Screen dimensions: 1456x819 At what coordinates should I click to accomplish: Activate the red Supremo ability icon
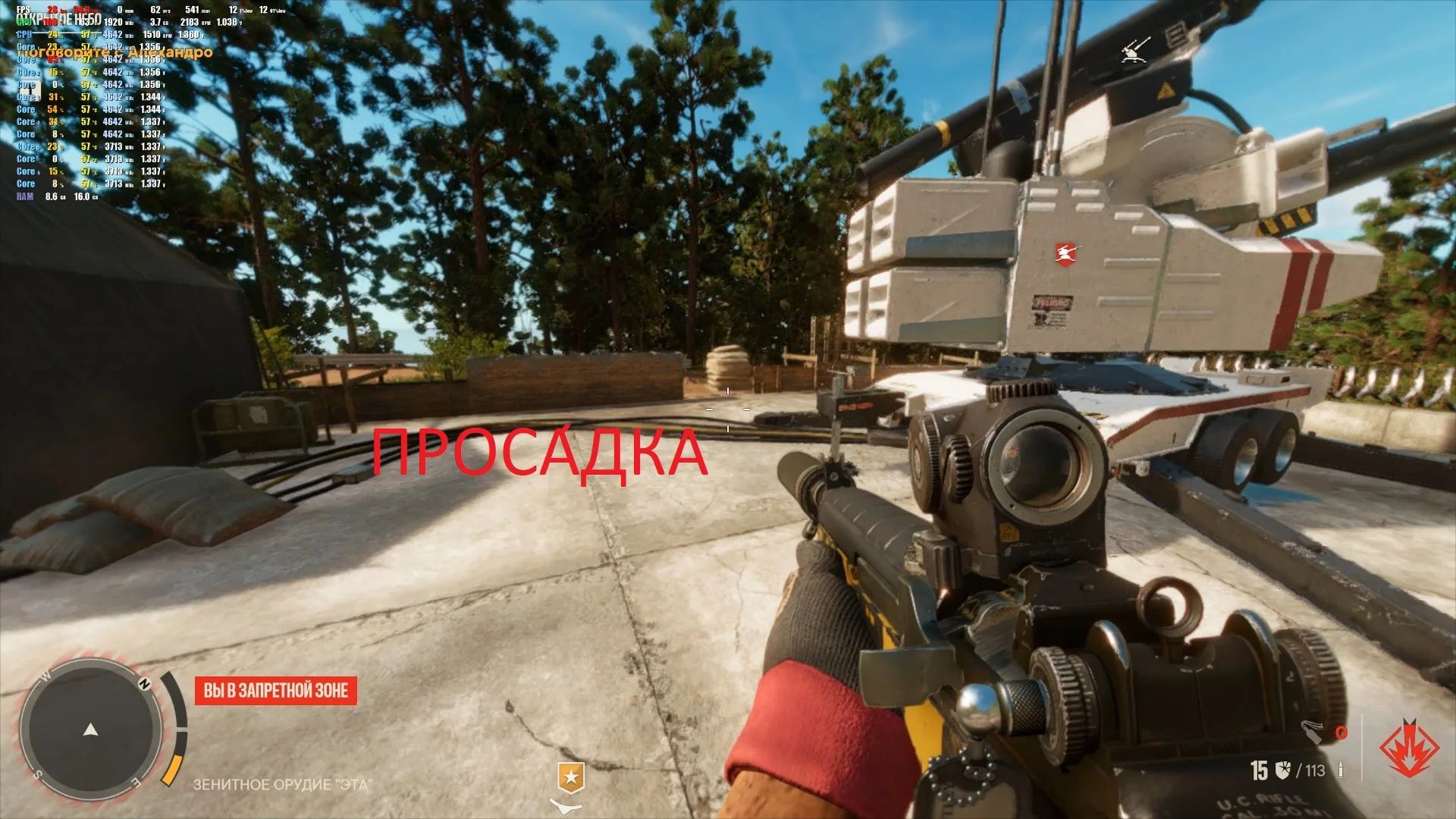1408,748
